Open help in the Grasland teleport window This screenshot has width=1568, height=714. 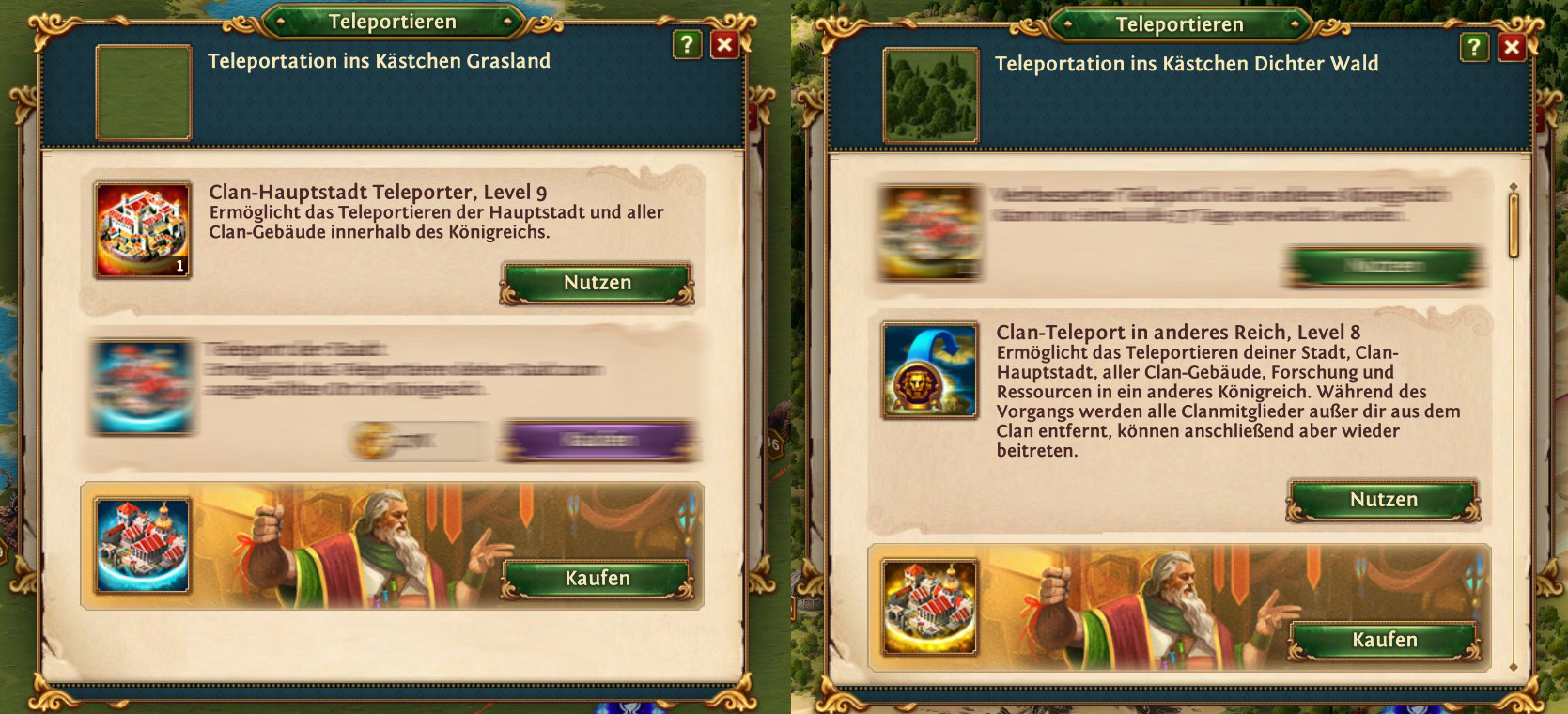tap(687, 44)
